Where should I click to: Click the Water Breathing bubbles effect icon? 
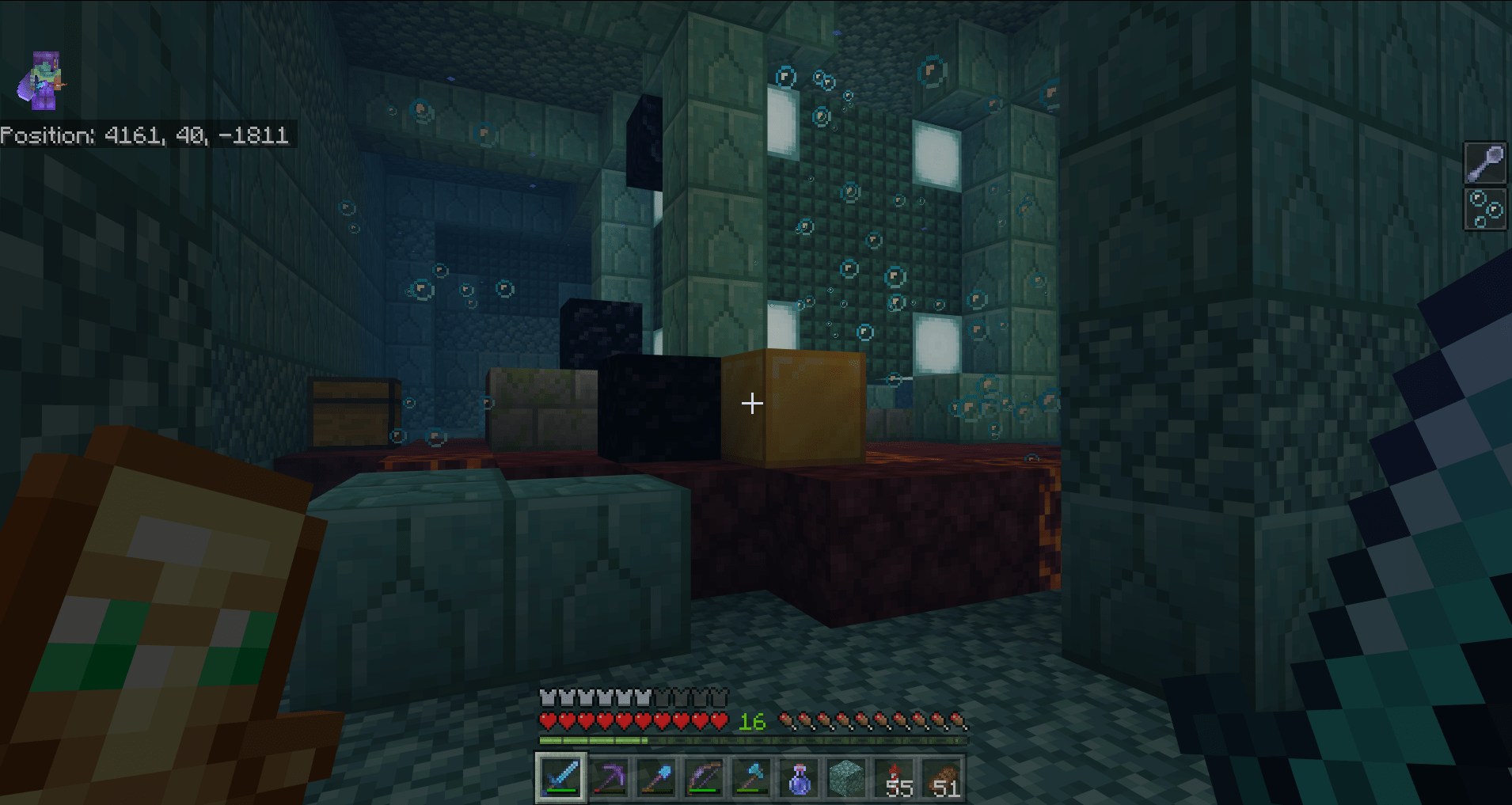point(1485,210)
